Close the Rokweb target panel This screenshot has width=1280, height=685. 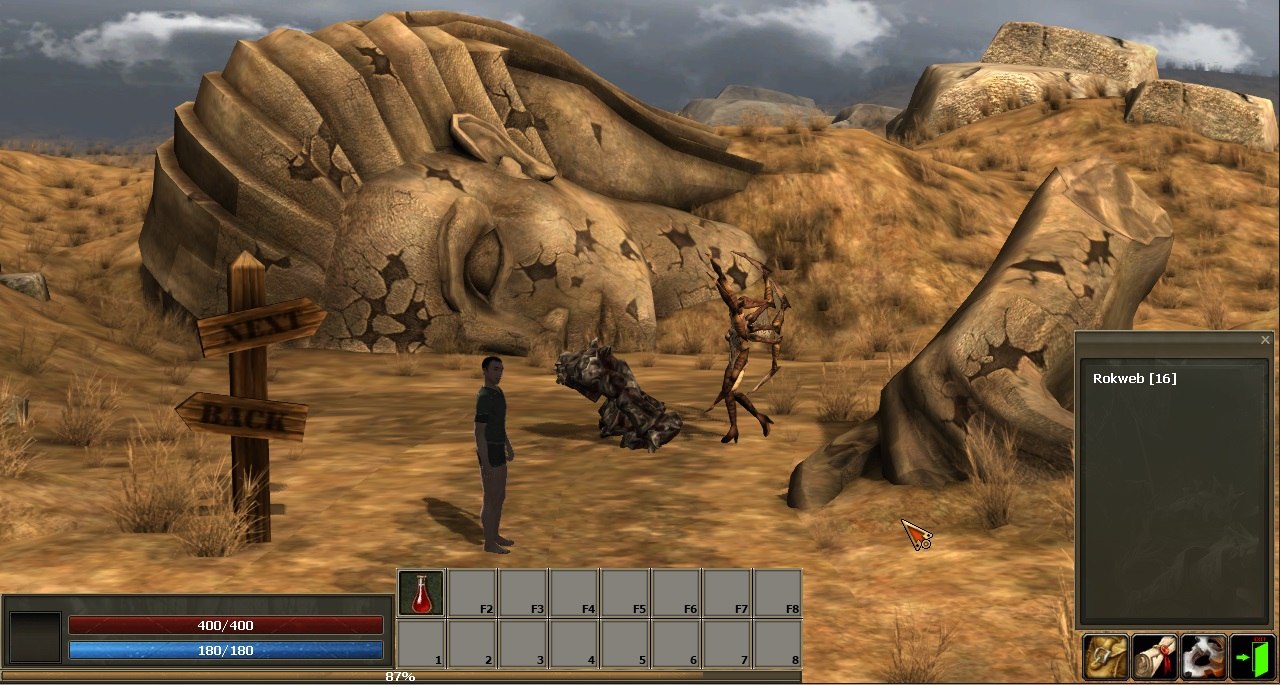coord(1265,340)
